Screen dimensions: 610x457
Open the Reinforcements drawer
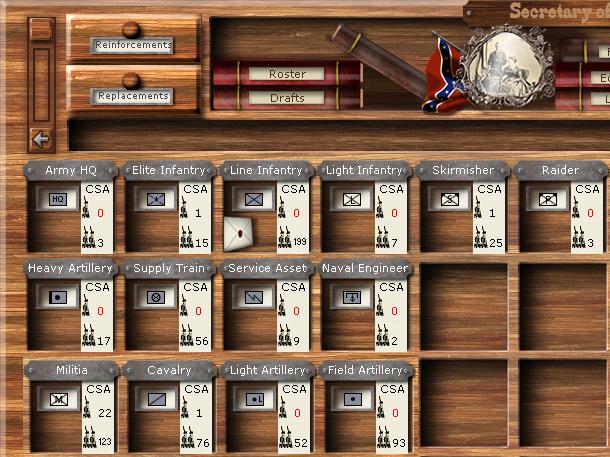pos(132,45)
